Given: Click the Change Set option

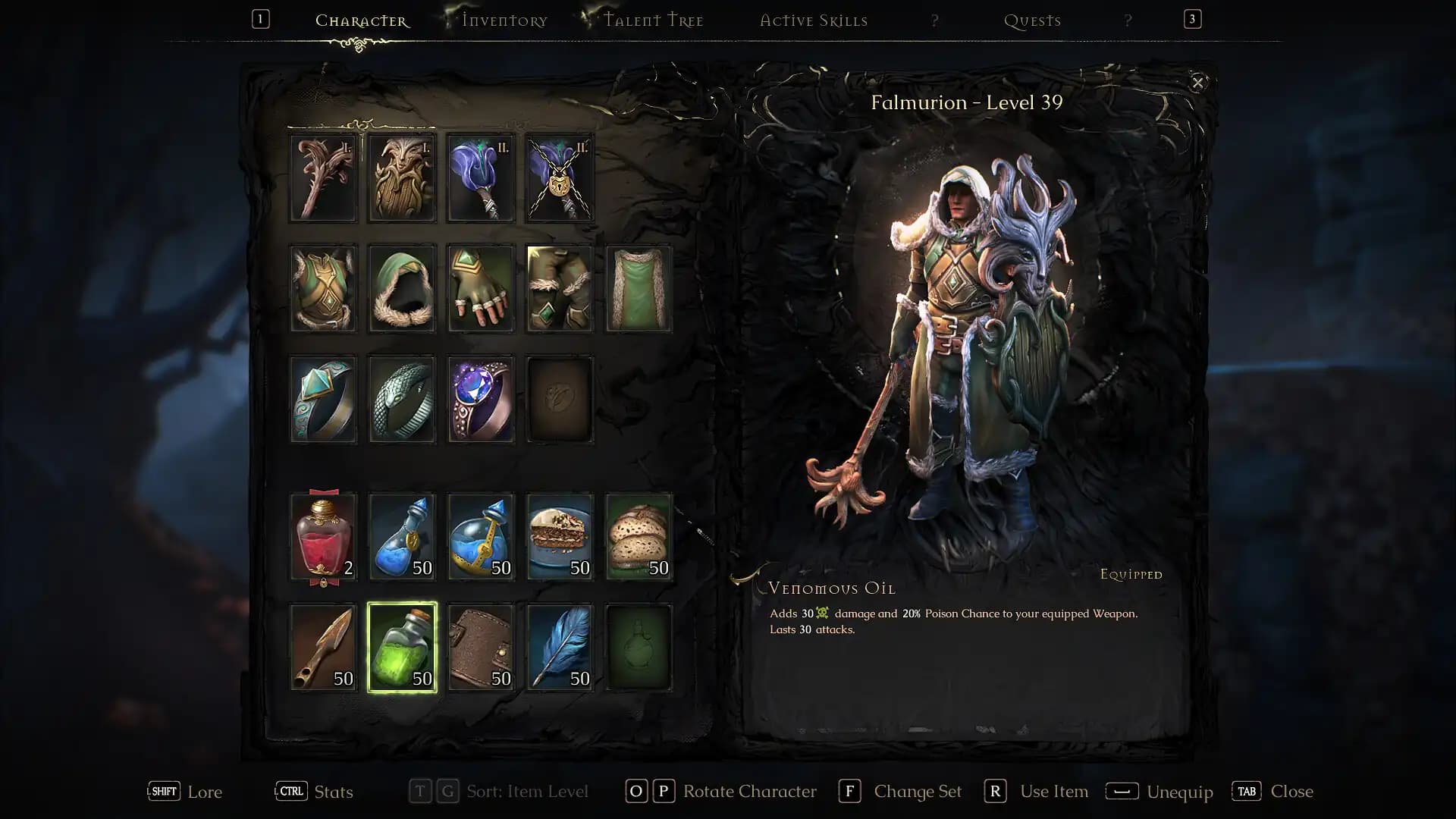Looking at the screenshot, I should click(918, 791).
